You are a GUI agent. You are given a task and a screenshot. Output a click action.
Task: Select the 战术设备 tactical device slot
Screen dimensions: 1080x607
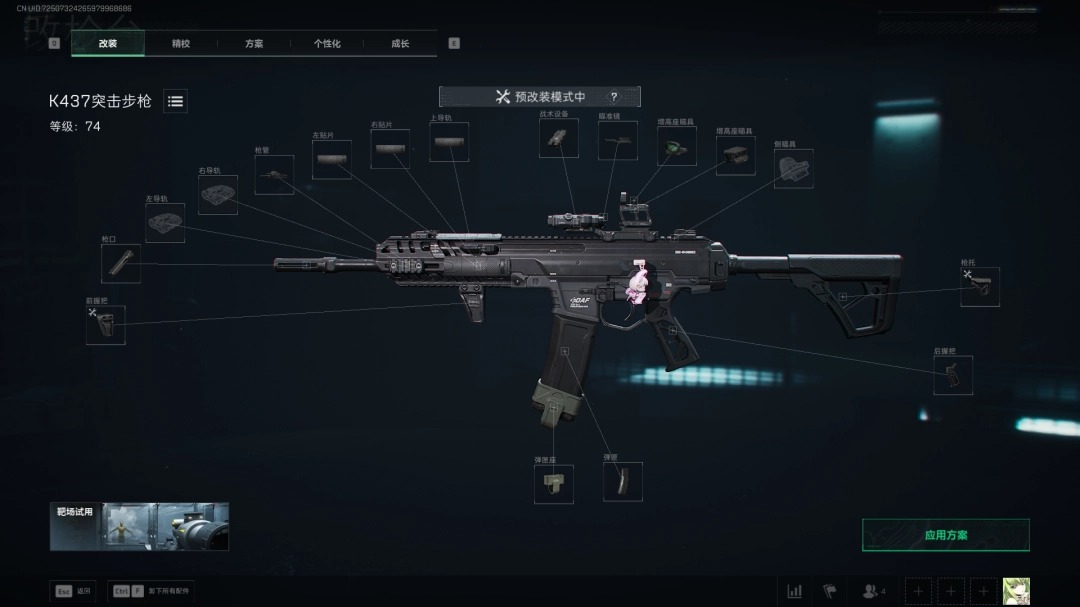tap(559, 139)
